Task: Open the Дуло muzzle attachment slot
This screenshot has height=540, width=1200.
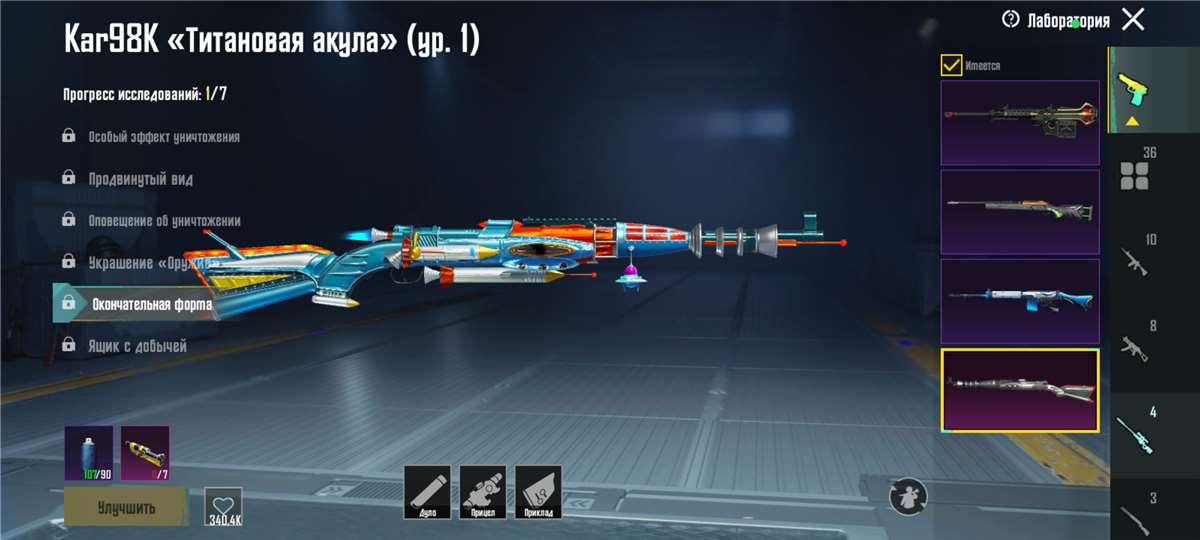Action: click(x=427, y=492)
